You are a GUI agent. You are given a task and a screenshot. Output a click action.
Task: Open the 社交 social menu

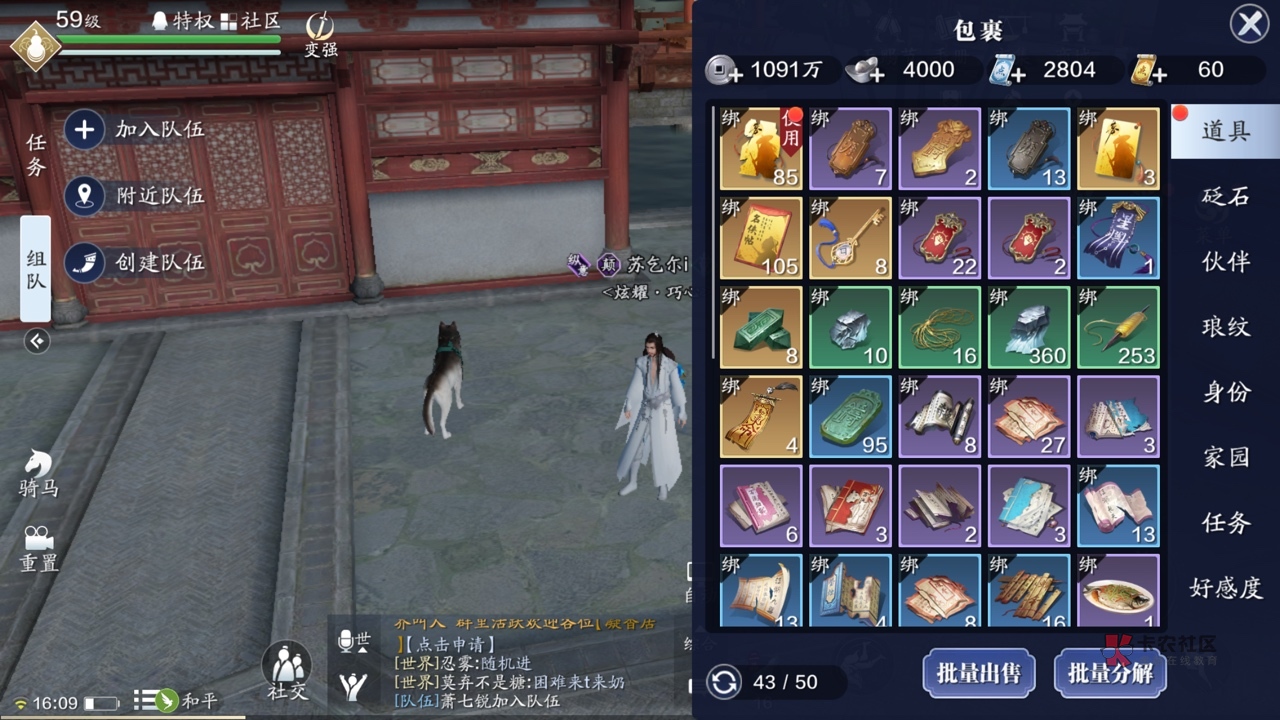pos(286,670)
